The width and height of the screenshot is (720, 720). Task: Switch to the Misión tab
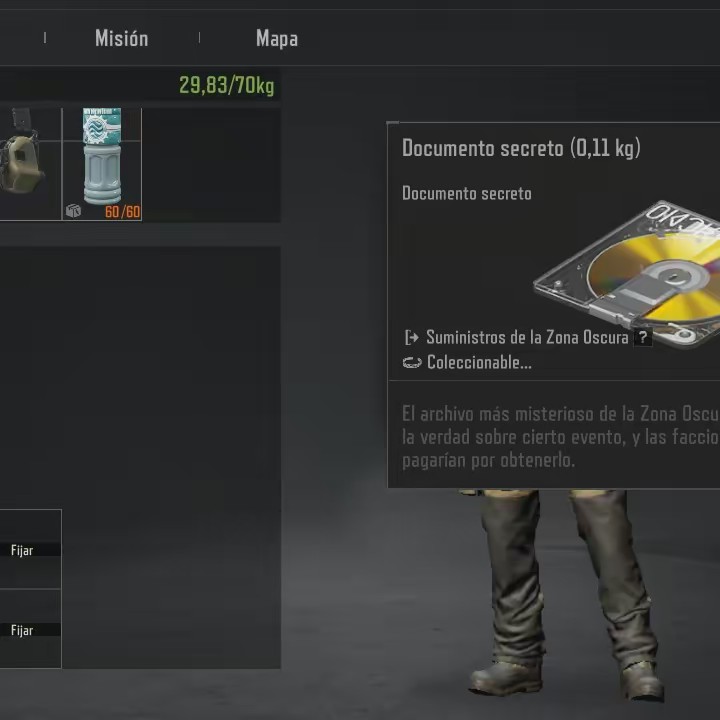tap(121, 39)
